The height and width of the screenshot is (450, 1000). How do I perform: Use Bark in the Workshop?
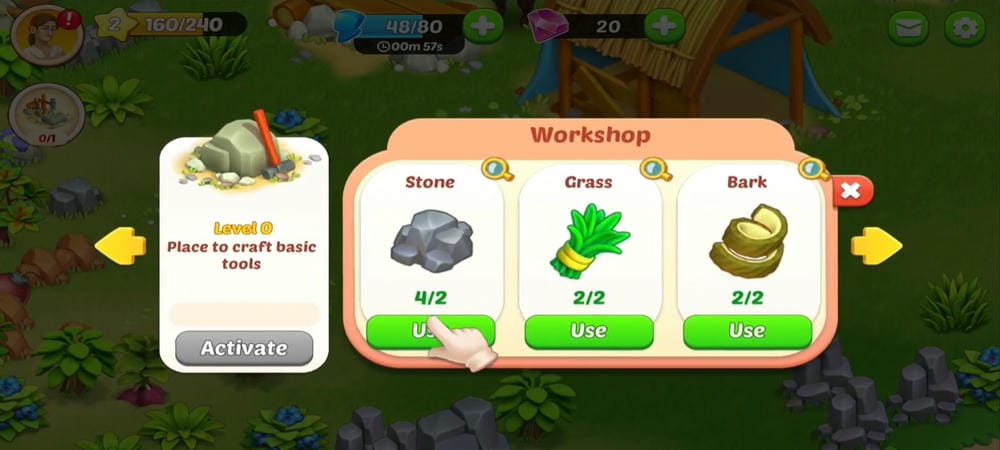[747, 331]
